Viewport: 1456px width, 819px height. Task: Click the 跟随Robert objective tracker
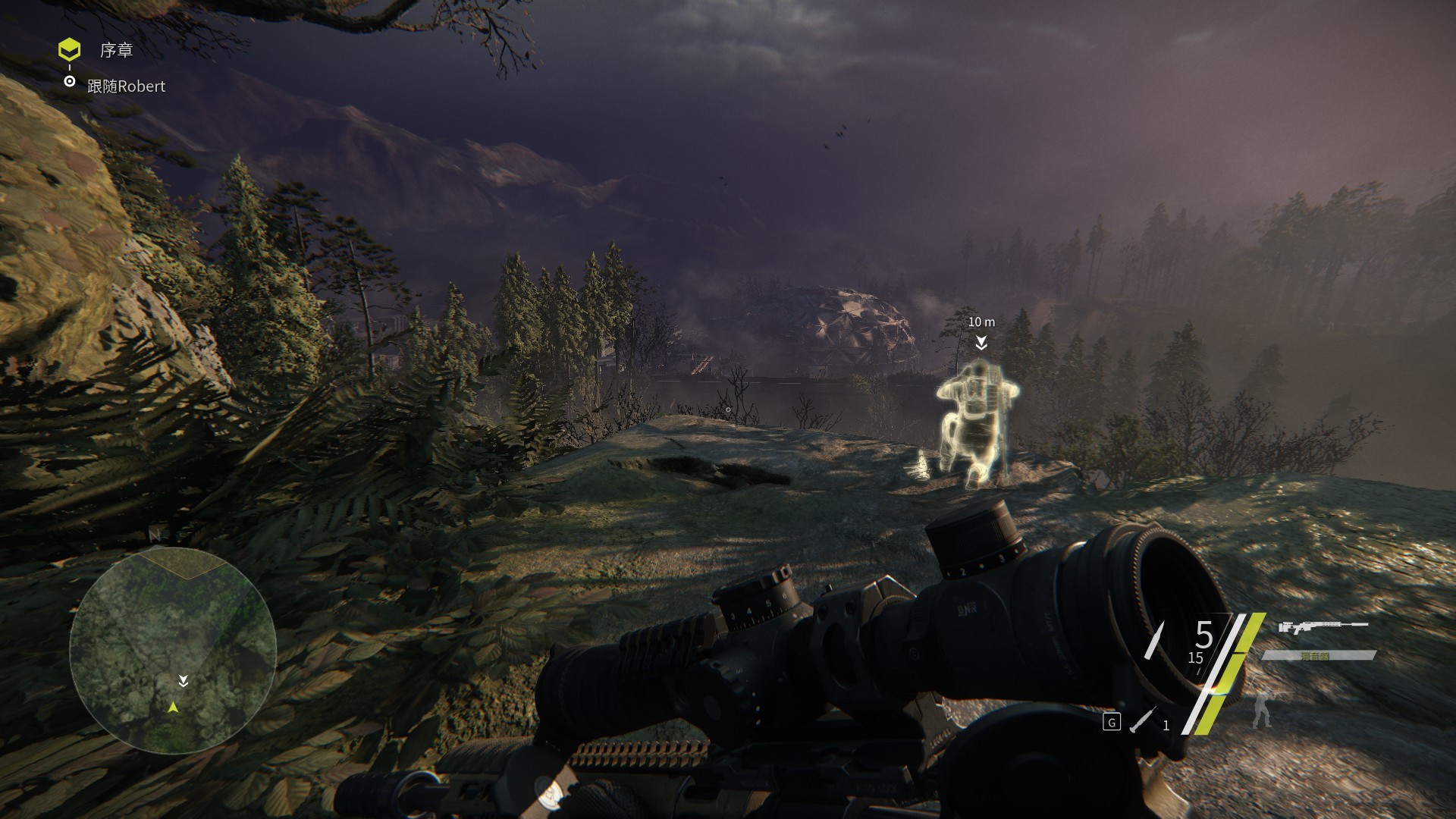[x=126, y=86]
